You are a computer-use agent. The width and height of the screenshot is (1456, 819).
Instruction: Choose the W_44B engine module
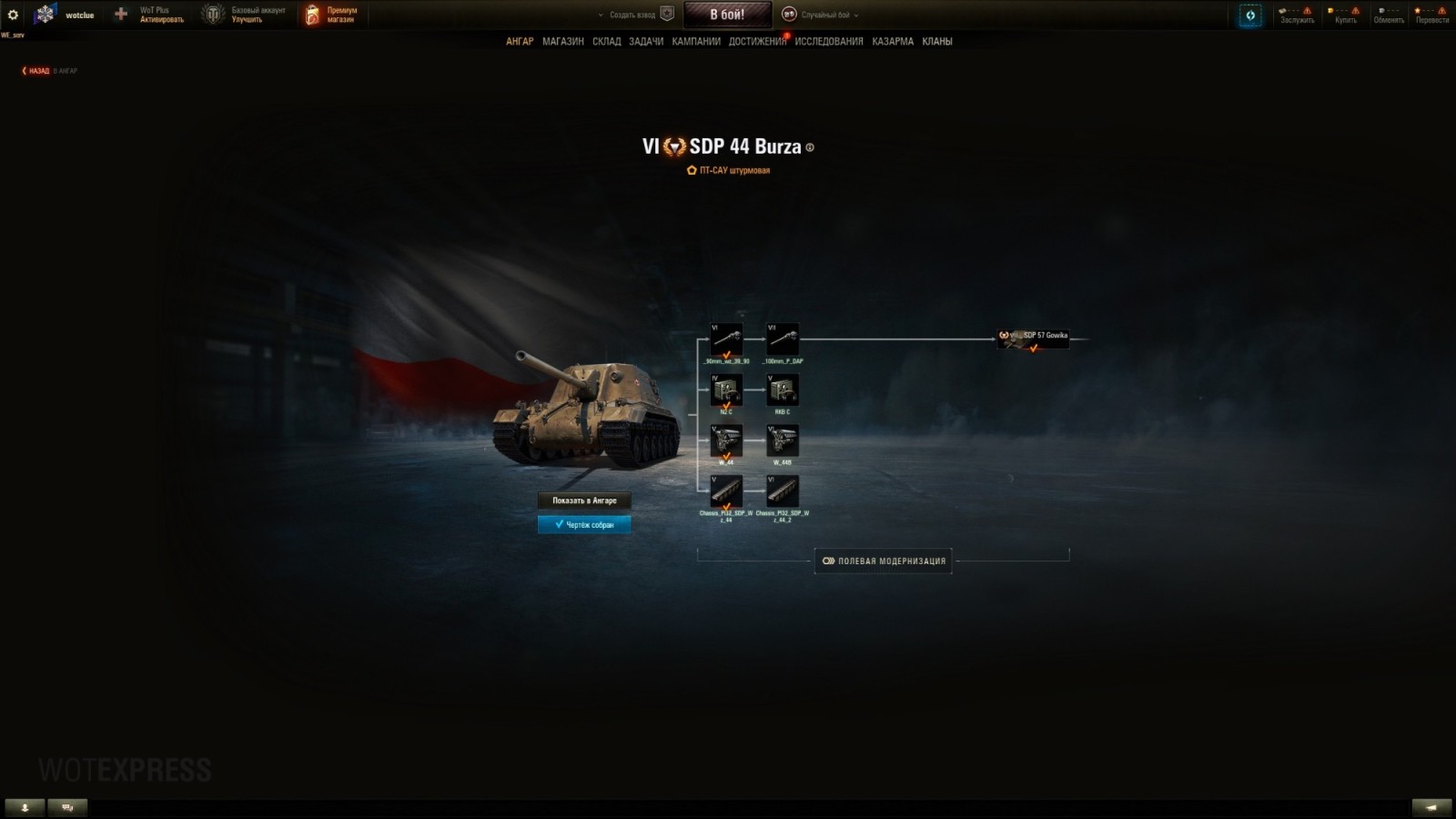tap(783, 441)
